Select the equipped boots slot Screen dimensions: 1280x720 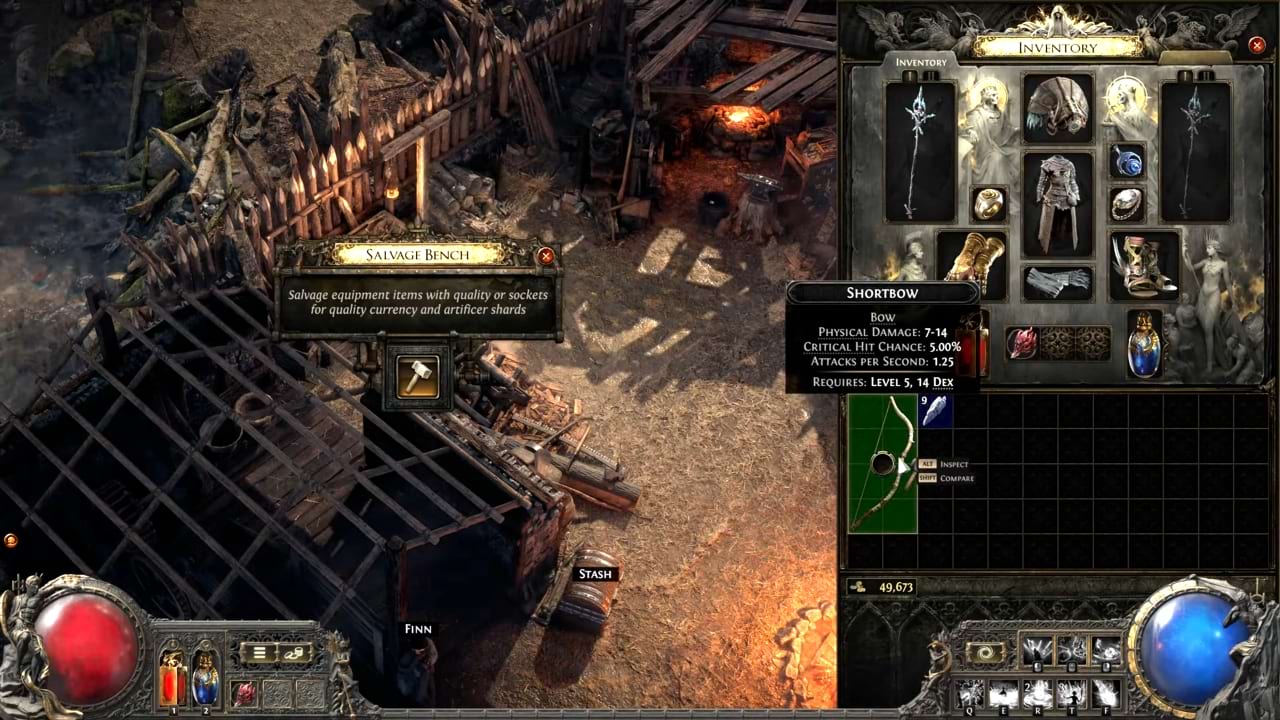(1144, 265)
